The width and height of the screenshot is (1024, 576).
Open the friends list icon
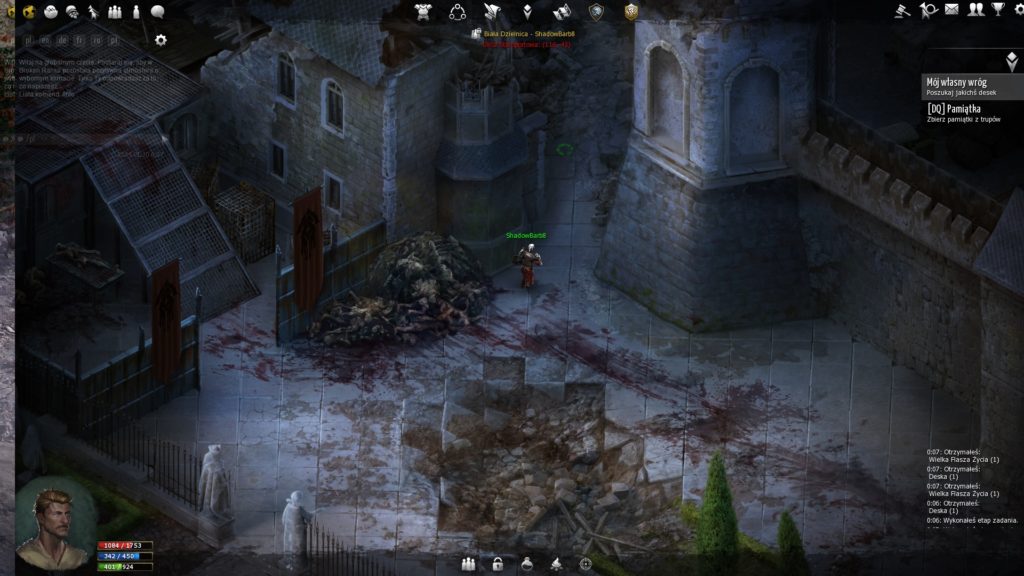(x=975, y=10)
